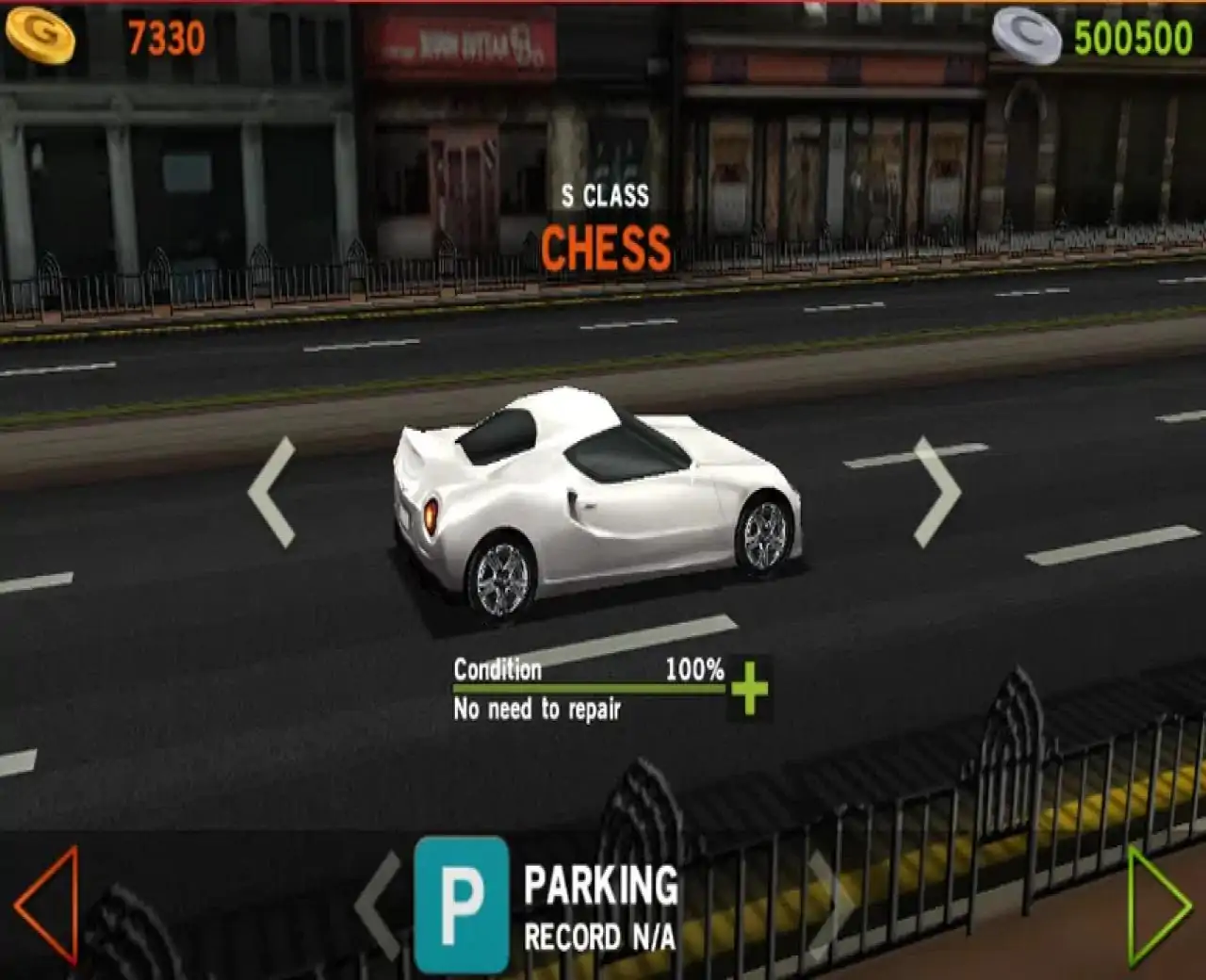Click the green plus repair button
Image resolution: width=1206 pixels, height=980 pixels.
tap(750, 688)
